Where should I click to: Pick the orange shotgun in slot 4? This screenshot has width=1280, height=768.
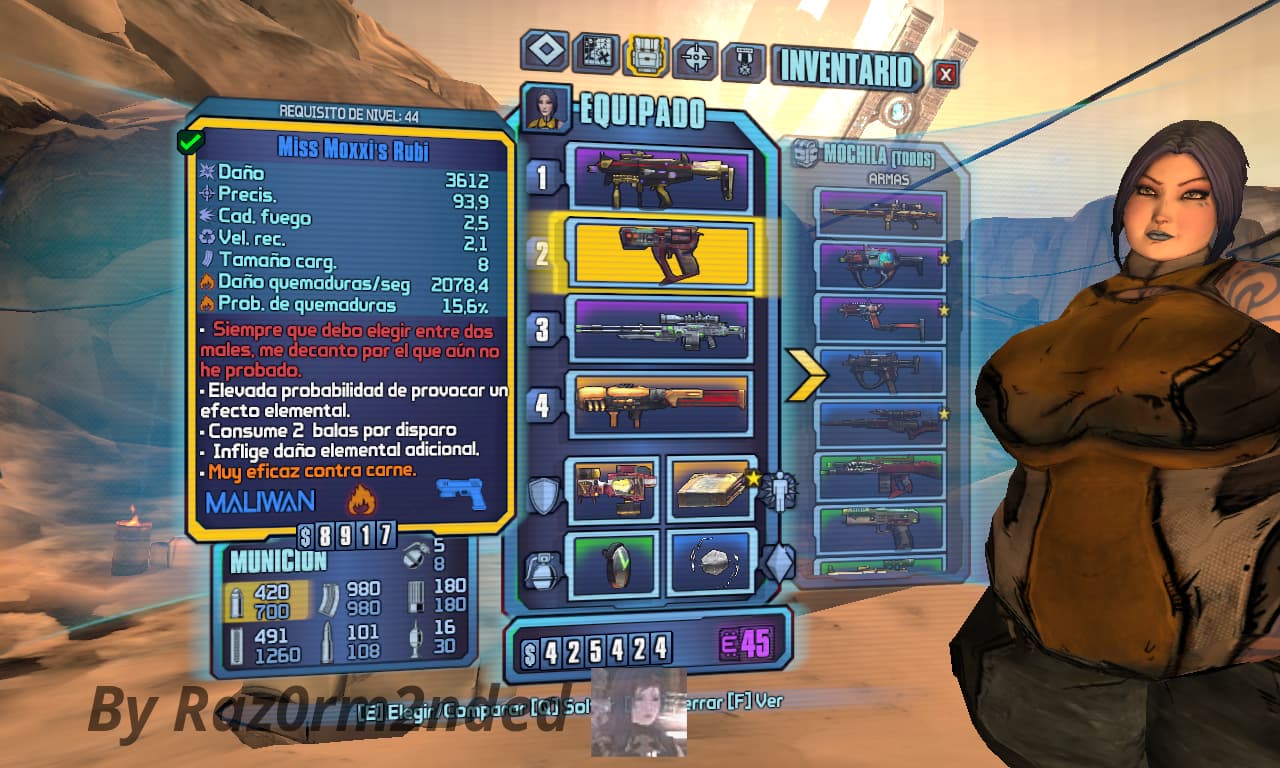click(x=659, y=404)
